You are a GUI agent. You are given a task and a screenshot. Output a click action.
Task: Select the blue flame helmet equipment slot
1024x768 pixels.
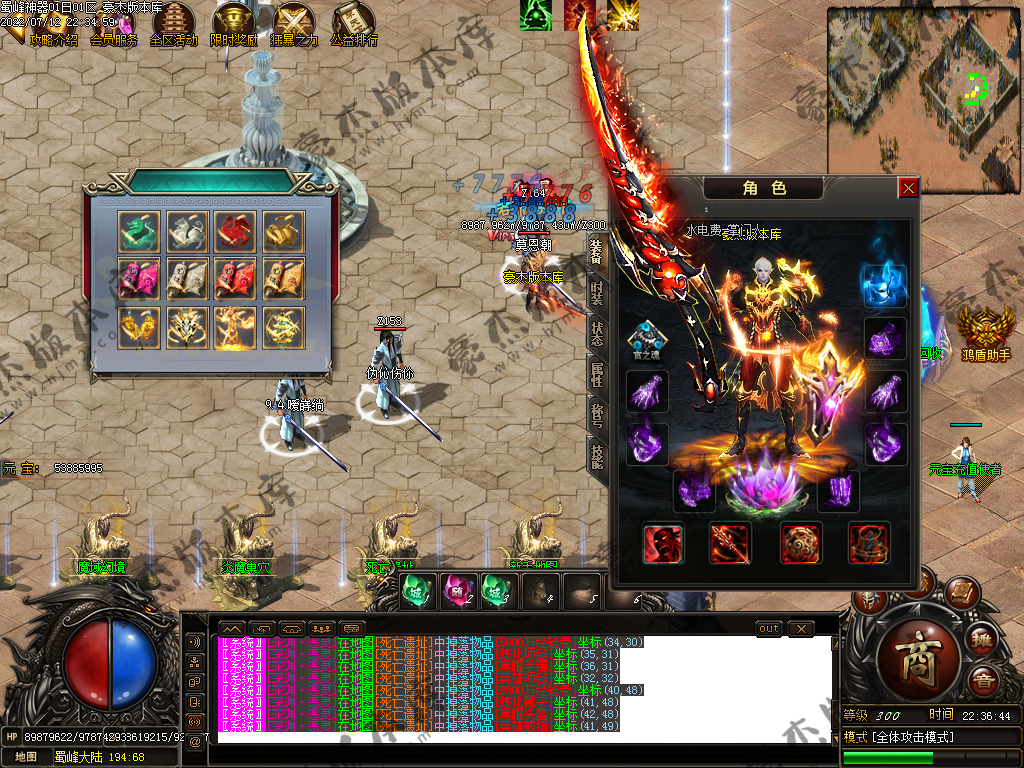click(884, 286)
